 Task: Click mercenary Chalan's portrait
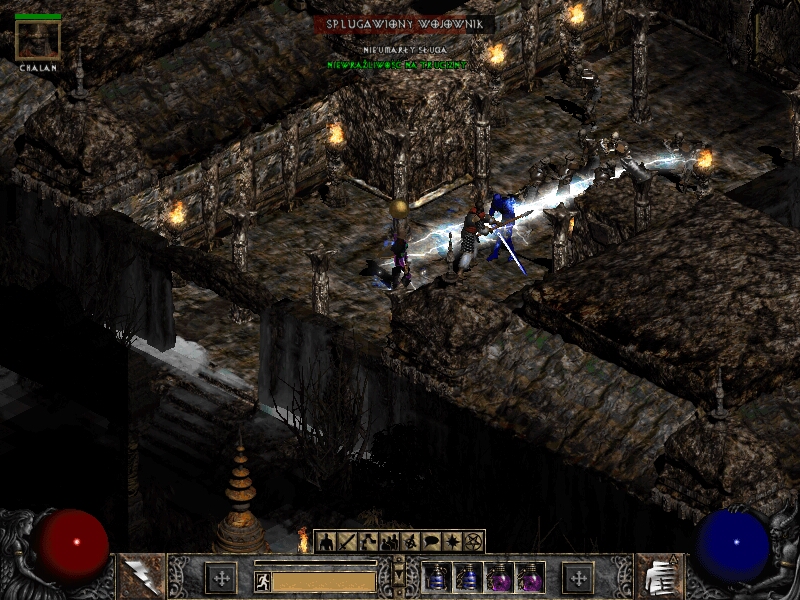click(x=38, y=40)
